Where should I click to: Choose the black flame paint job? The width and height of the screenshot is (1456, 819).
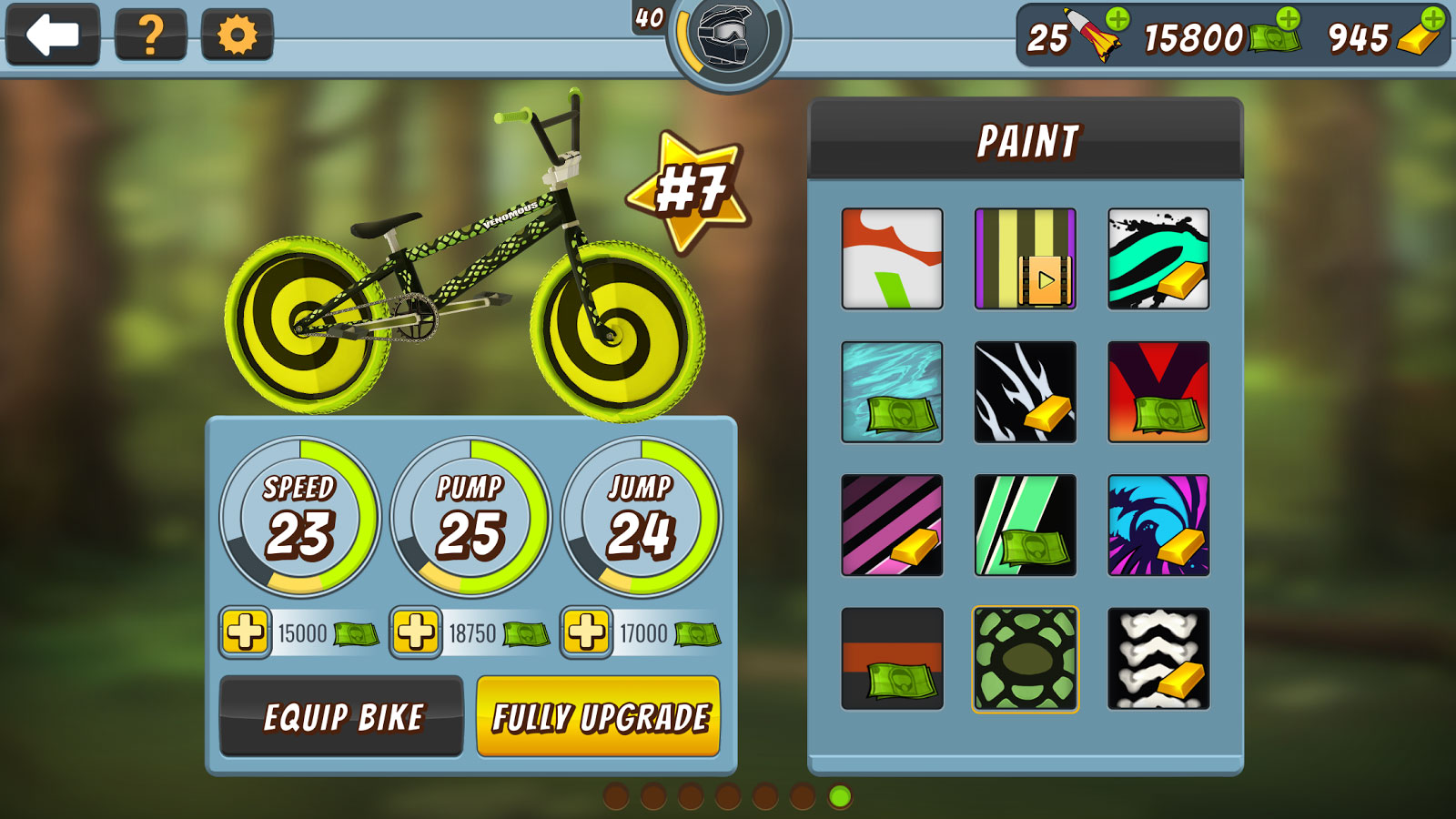point(1025,391)
